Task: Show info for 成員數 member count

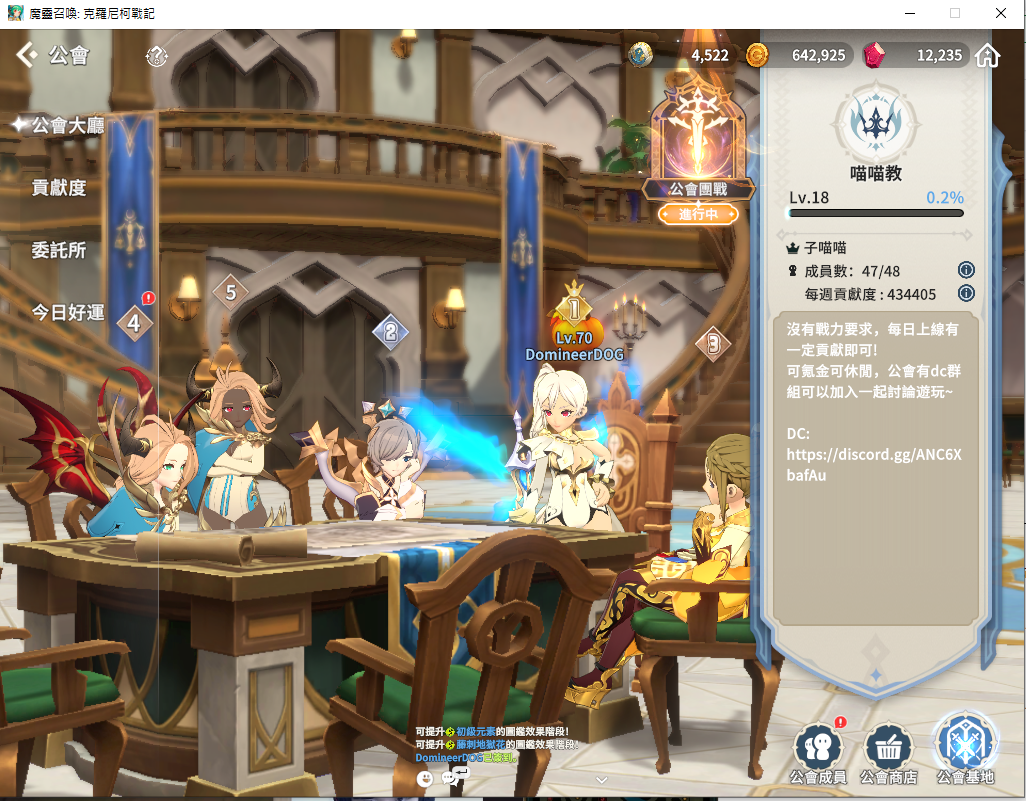Action: point(966,270)
